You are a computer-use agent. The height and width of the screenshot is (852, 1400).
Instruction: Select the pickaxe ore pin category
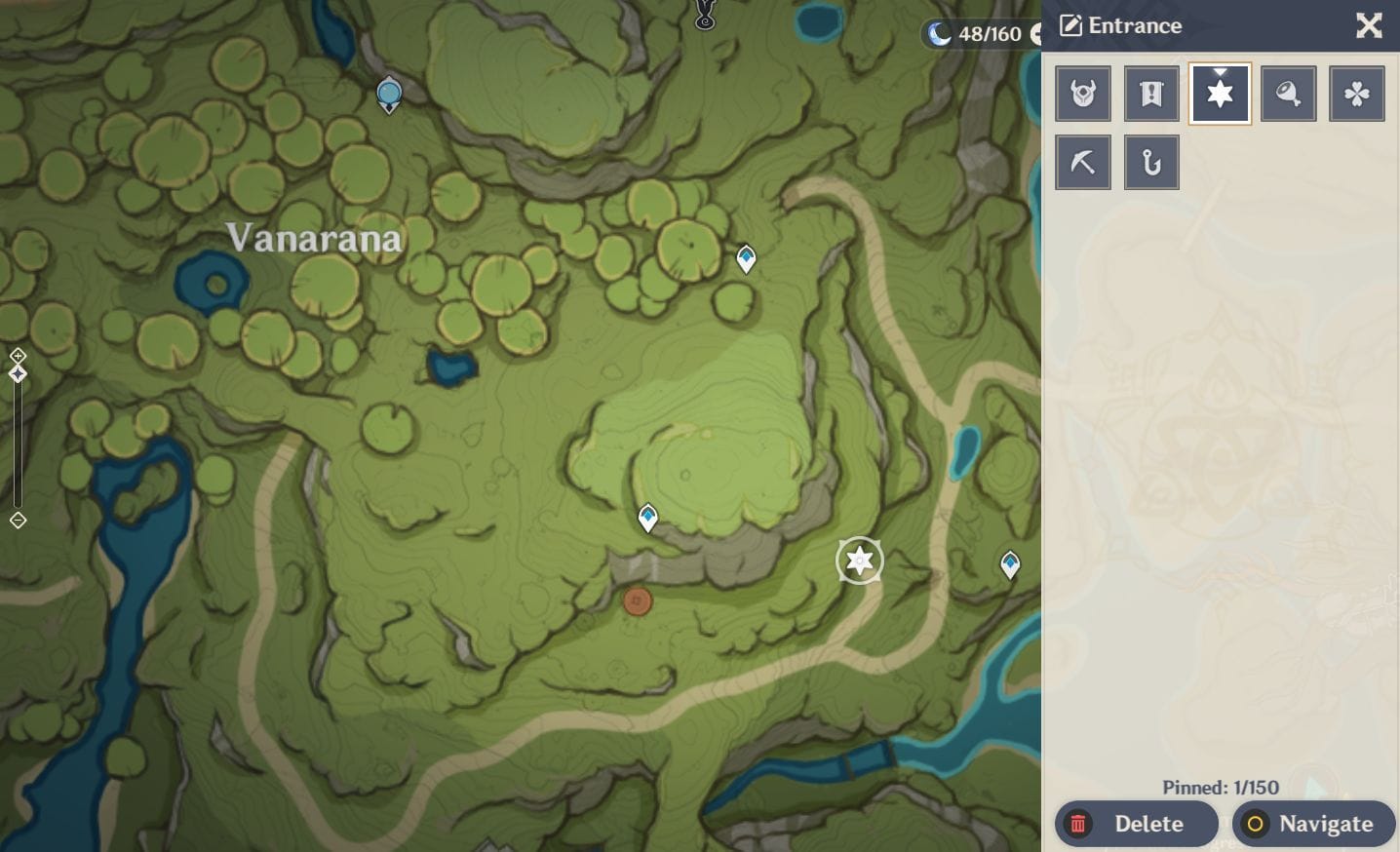(1083, 162)
